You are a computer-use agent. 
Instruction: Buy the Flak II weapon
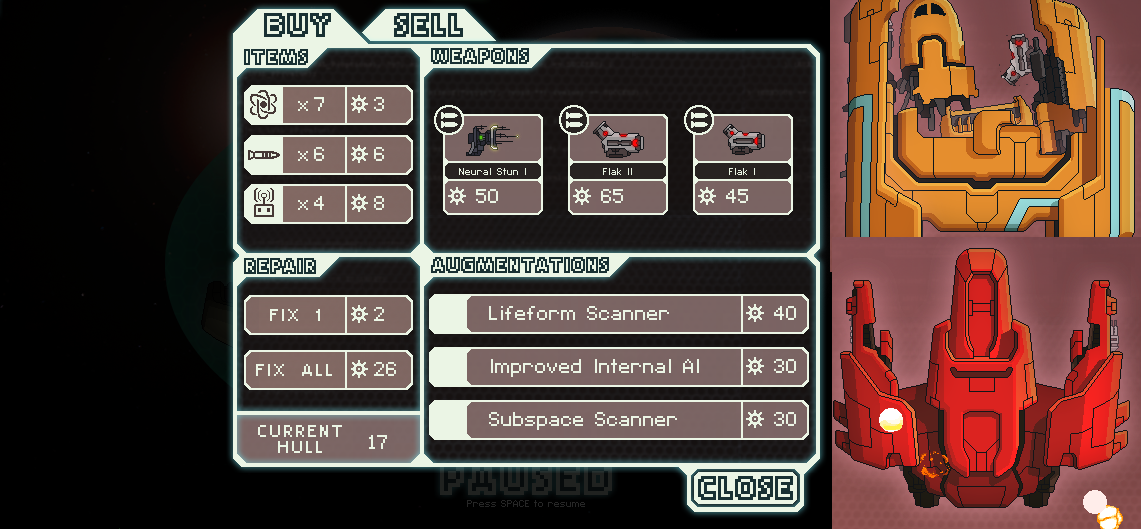click(x=617, y=163)
